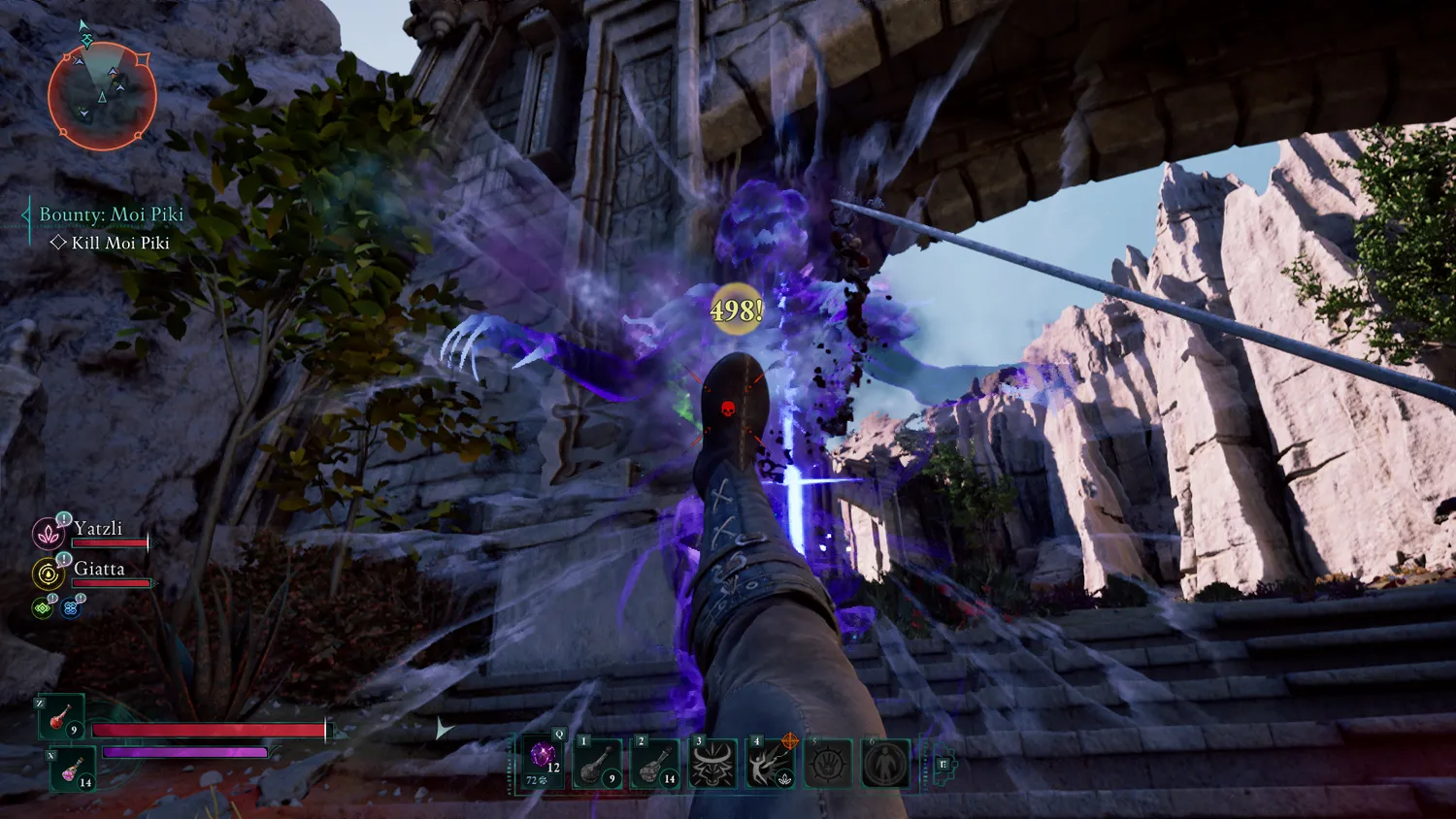Open the circular minimap
Image resolution: width=1456 pixels, height=819 pixels.
[x=102, y=96]
